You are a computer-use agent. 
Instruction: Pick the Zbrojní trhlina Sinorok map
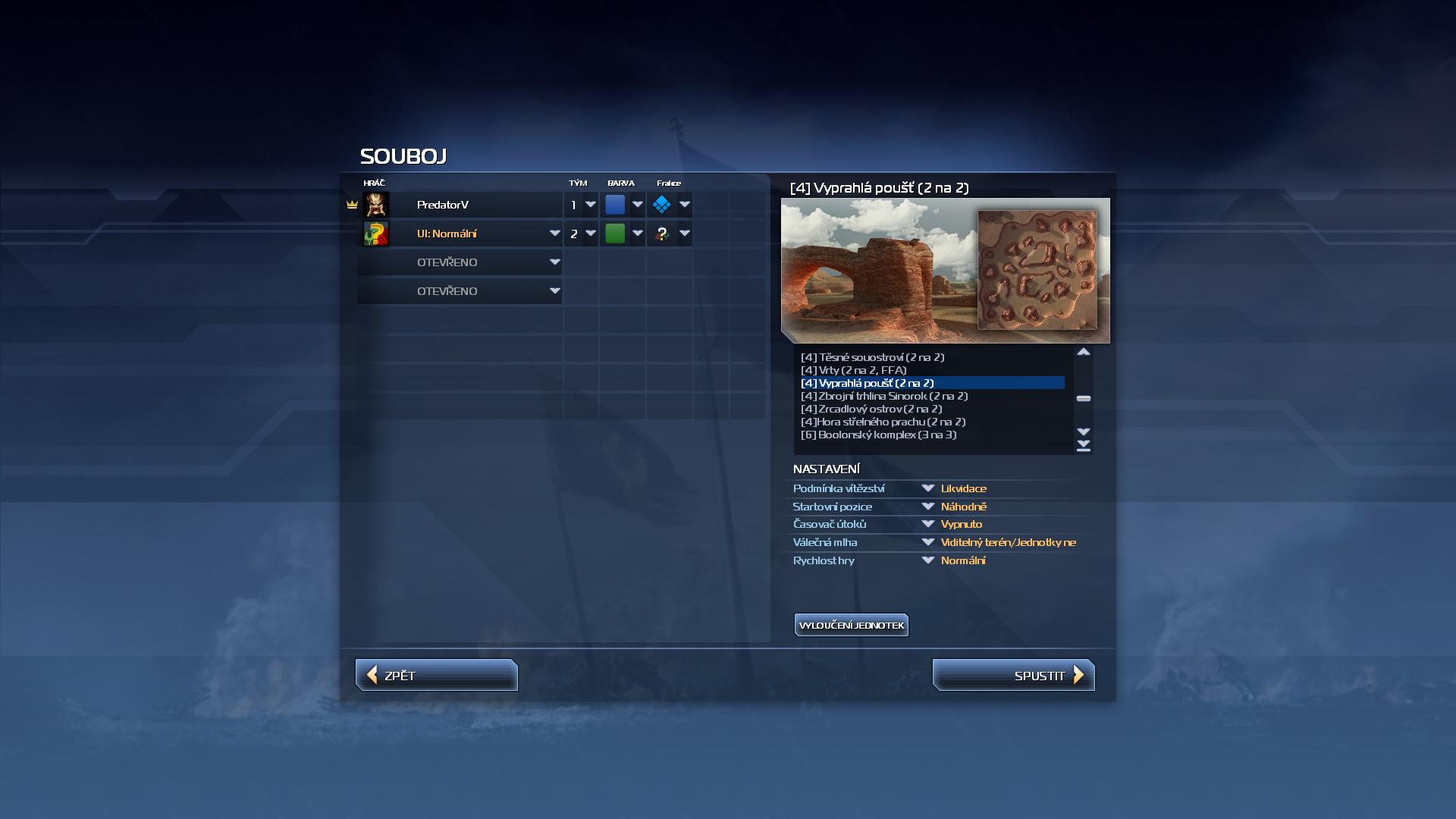click(883, 396)
